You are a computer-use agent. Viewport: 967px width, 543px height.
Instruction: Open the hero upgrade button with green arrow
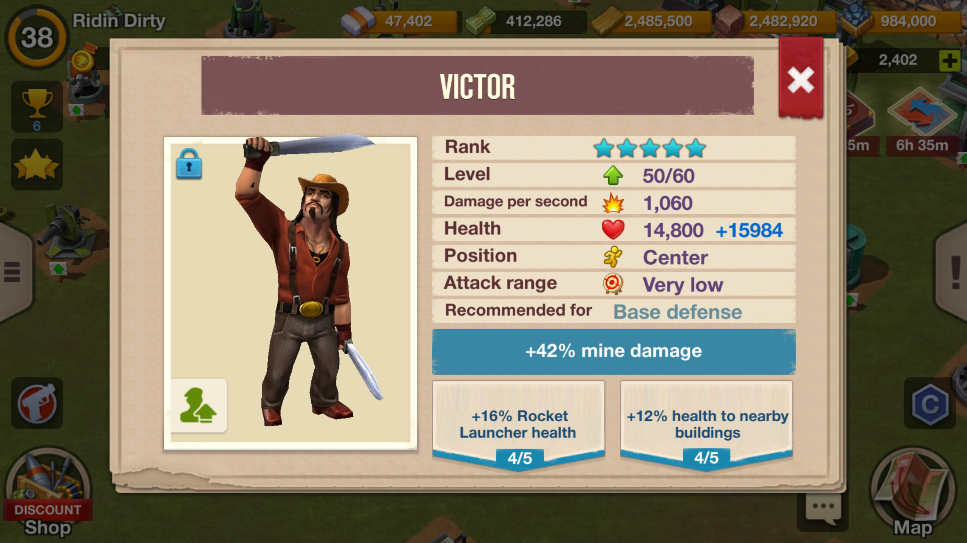tap(198, 405)
